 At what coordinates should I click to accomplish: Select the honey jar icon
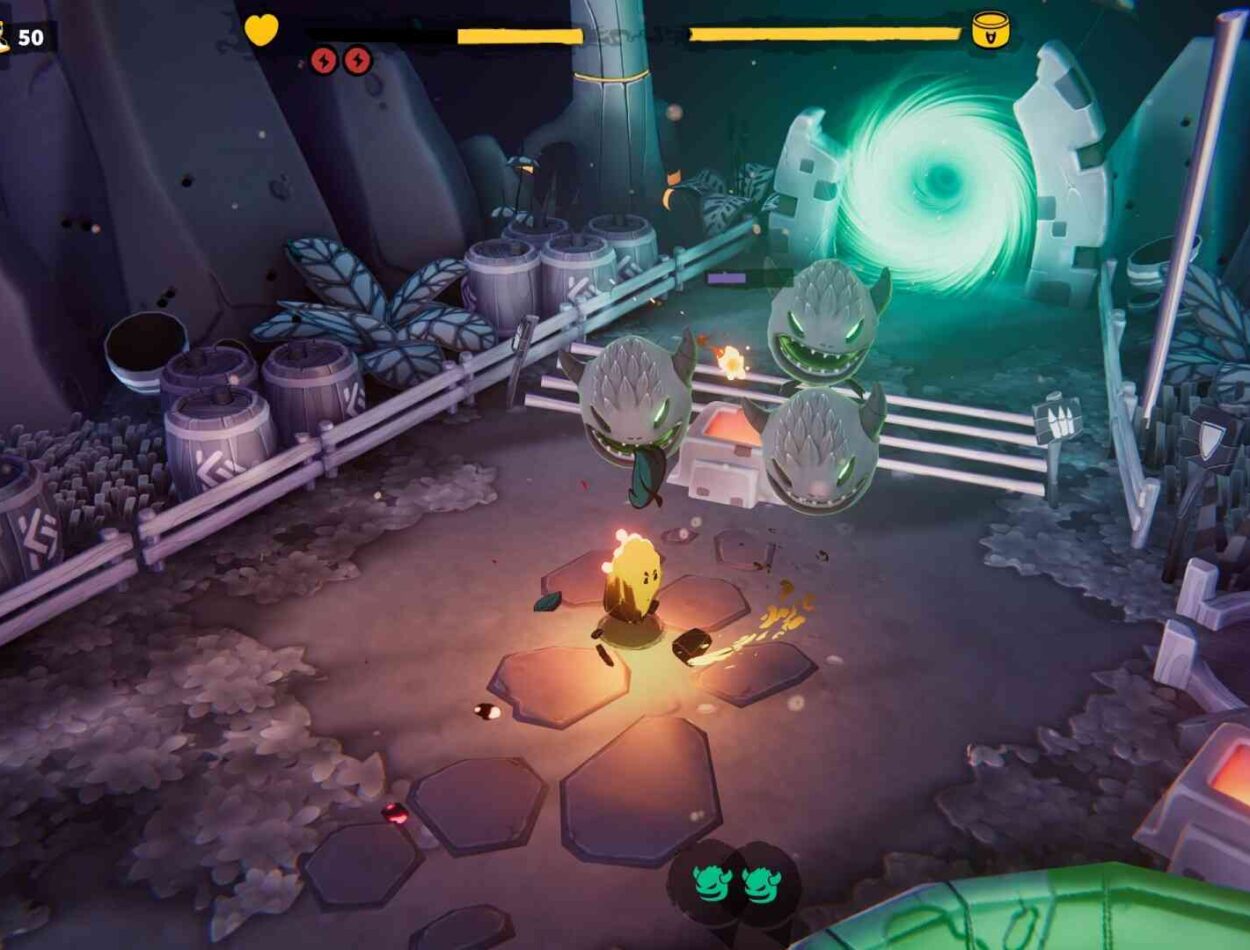pyautogui.click(x=990, y=31)
